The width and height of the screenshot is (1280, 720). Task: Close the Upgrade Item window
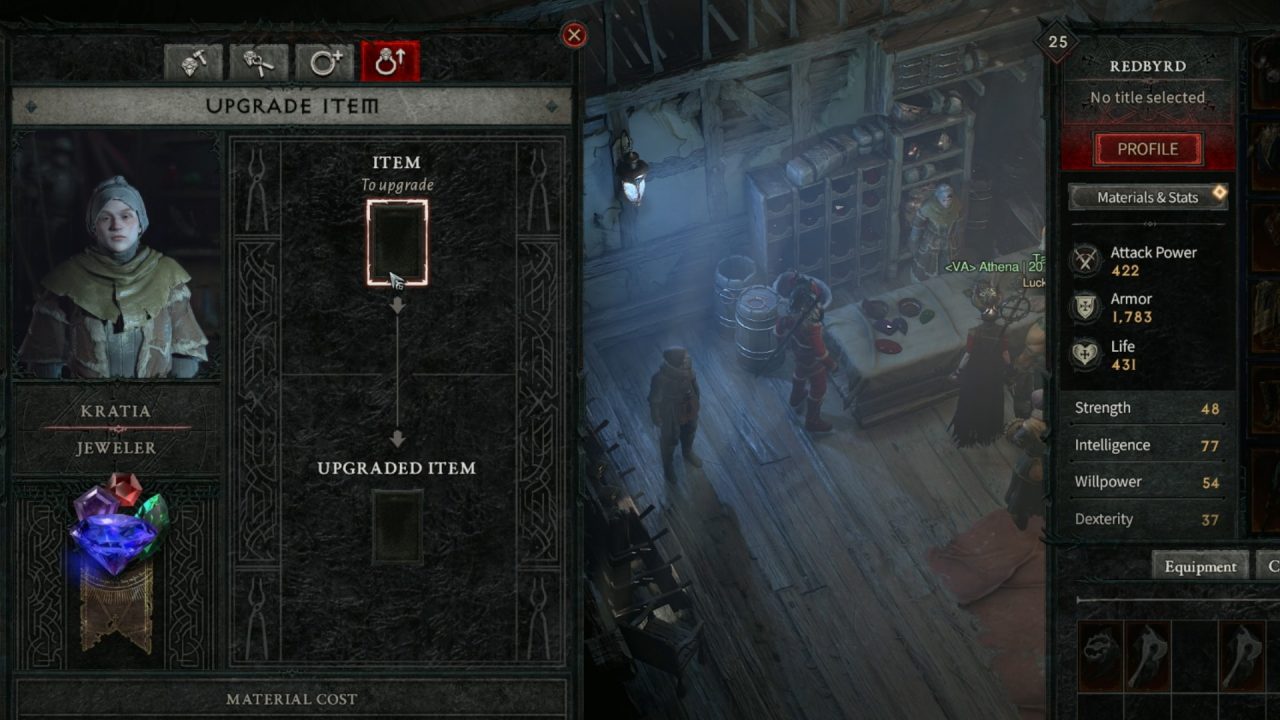pyautogui.click(x=575, y=36)
